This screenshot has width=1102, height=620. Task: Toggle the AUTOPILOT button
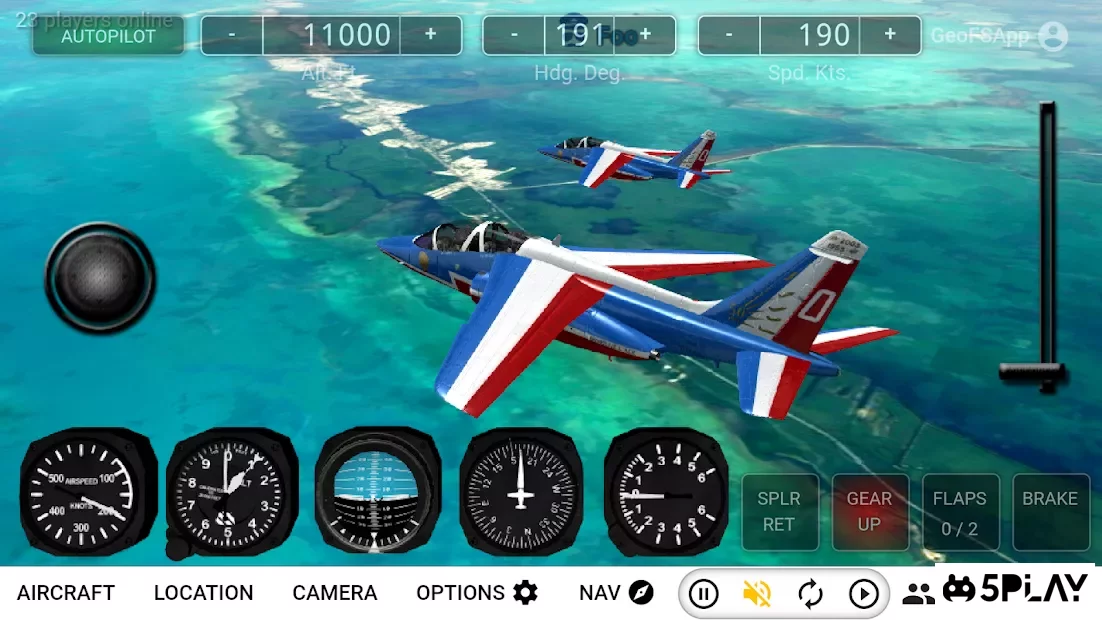[x=108, y=36]
